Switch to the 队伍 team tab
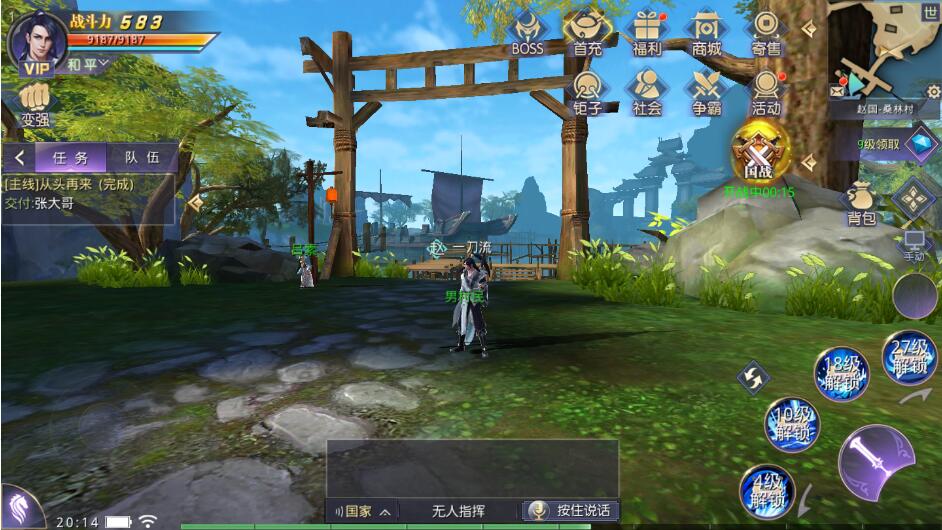 pyautogui.click(x=141, y=157)
